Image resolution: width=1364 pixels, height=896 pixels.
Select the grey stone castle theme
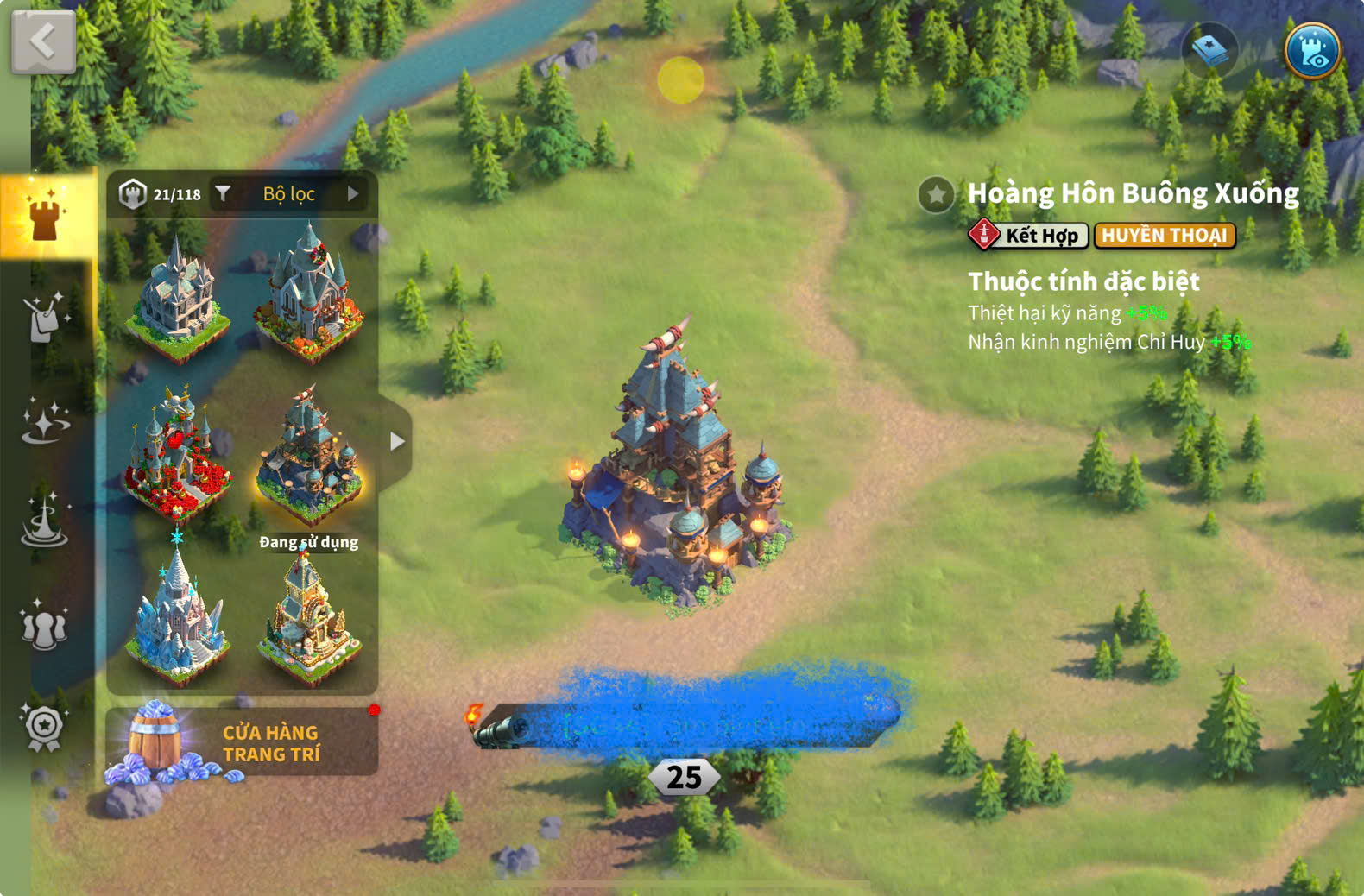(178, 293)
